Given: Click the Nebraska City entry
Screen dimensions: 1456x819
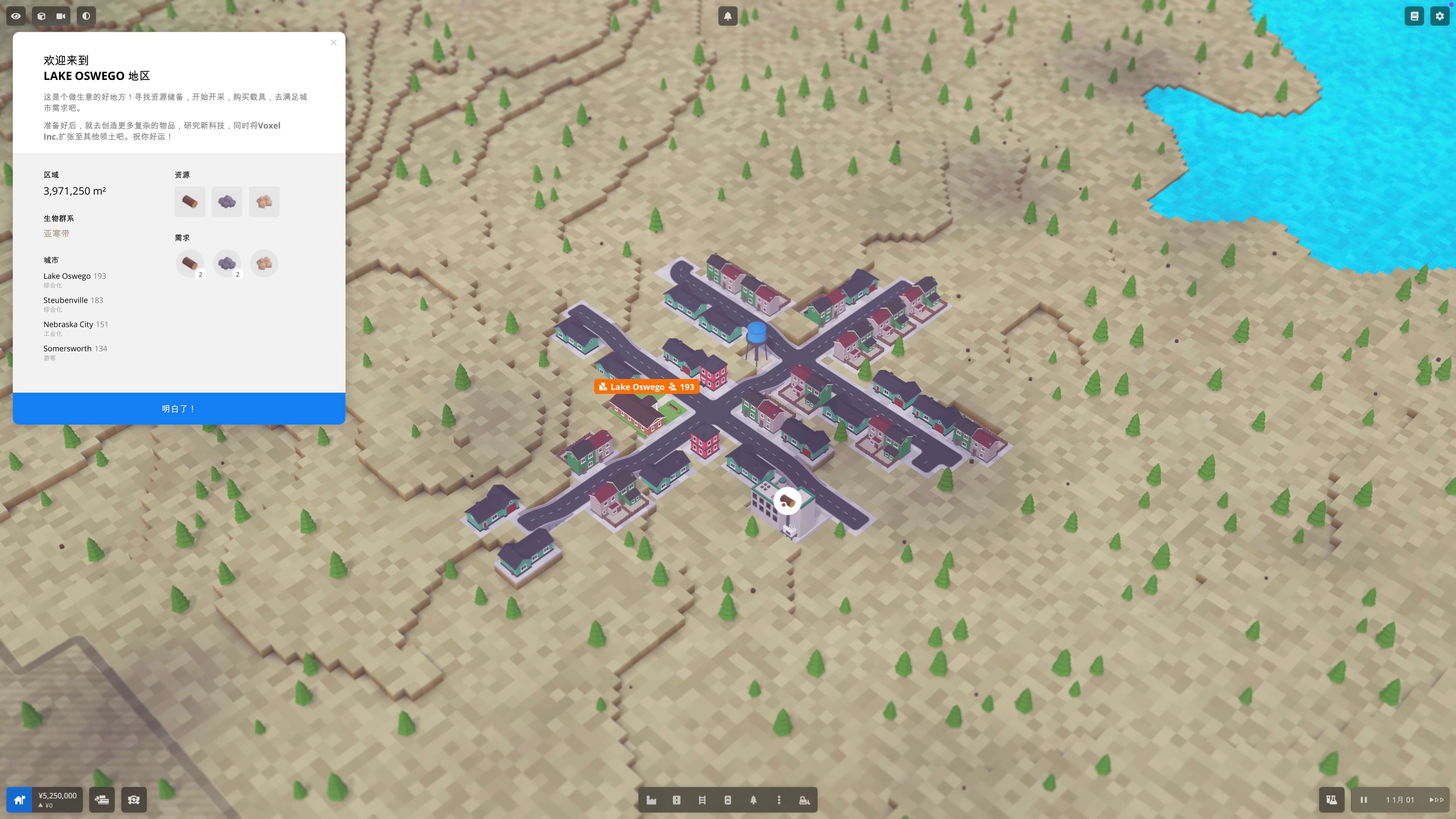Looking at the screenshot, I should 68,324.
